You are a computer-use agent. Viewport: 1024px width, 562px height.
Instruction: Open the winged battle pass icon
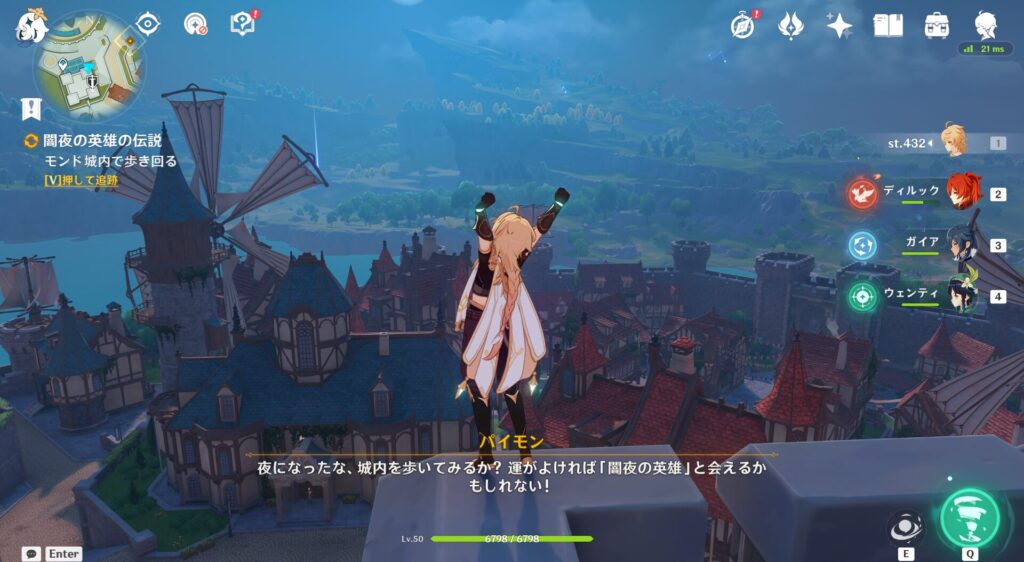pos(791,25)
